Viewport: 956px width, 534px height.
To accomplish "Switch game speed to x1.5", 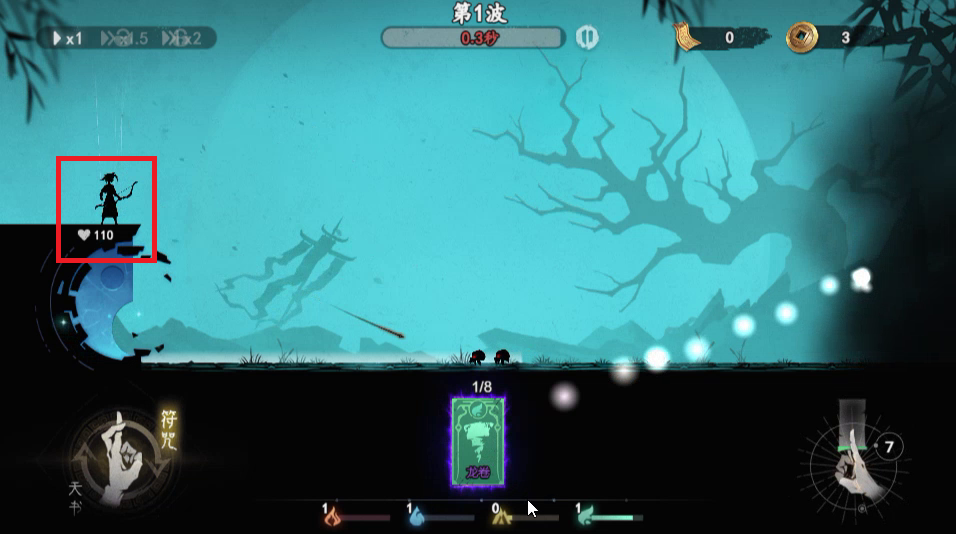I will click(x=127, y=38).
